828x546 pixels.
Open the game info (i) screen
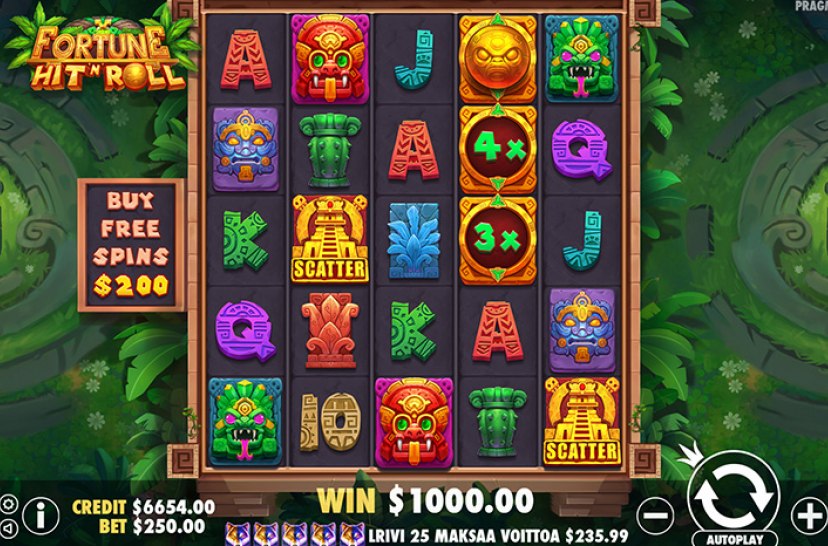pyautogui.click(x=41, y=515)
